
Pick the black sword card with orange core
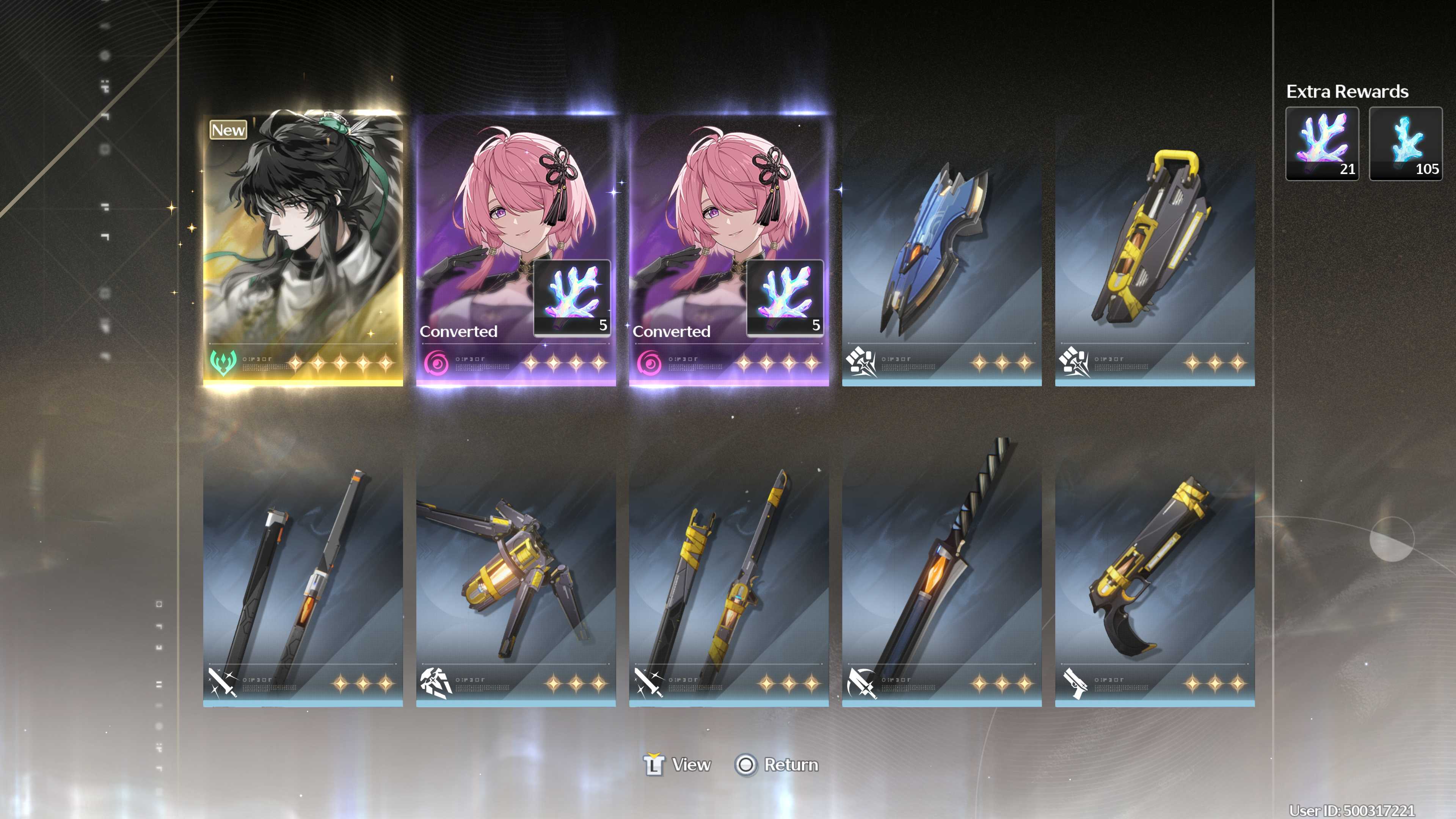pos(303,576)
